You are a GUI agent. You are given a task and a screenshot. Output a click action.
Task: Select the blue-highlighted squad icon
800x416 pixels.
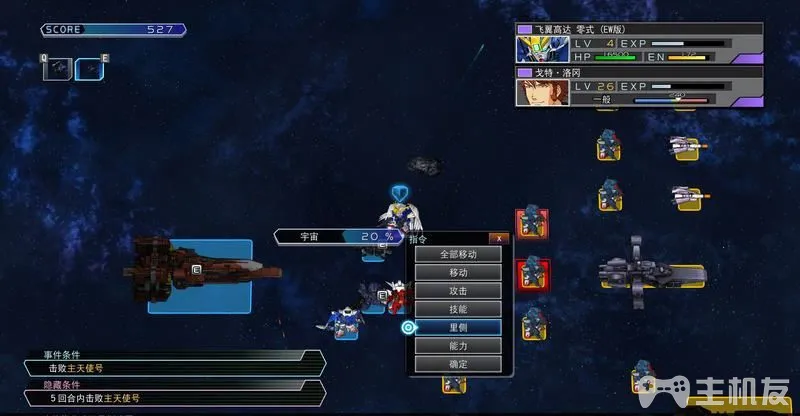(x=88, y=67)
